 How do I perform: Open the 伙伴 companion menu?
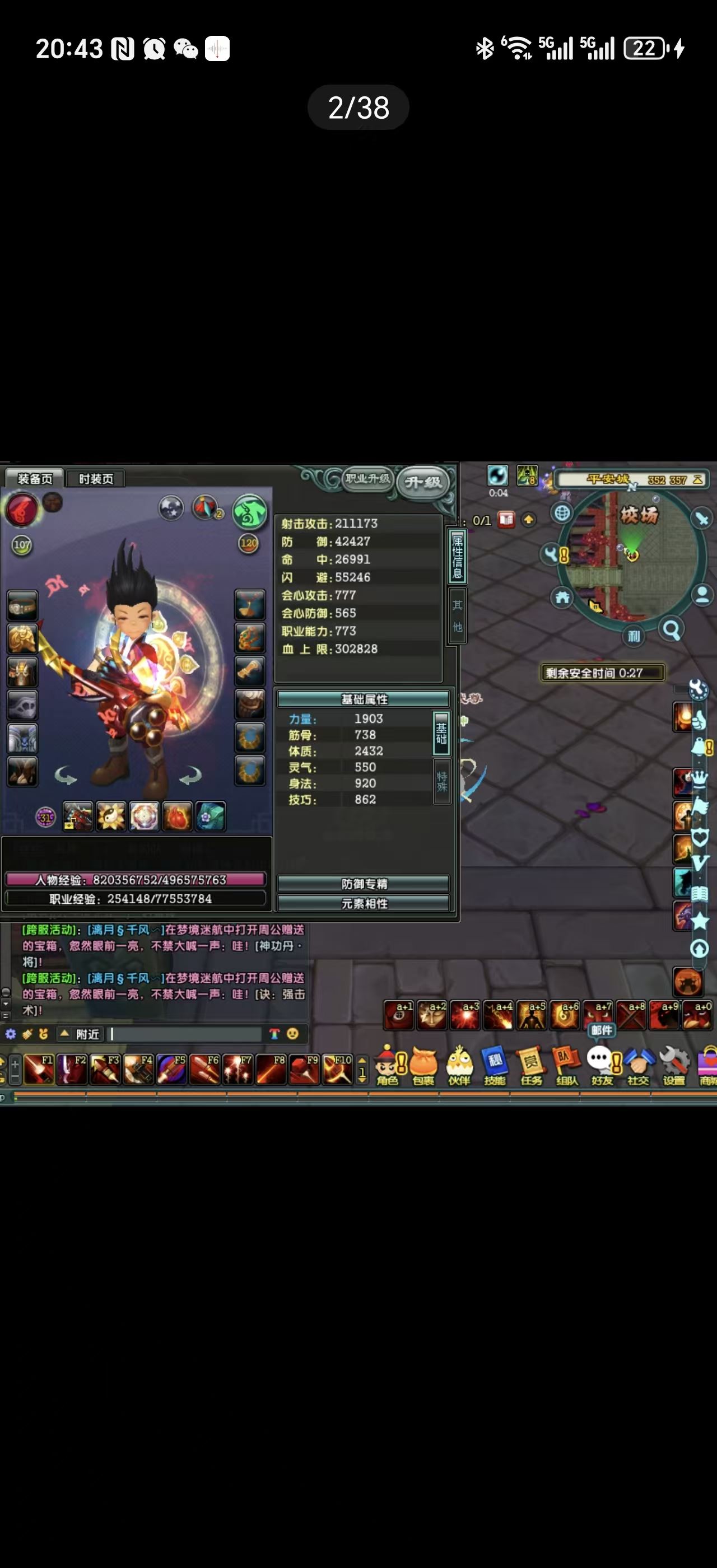point(459,1066)
